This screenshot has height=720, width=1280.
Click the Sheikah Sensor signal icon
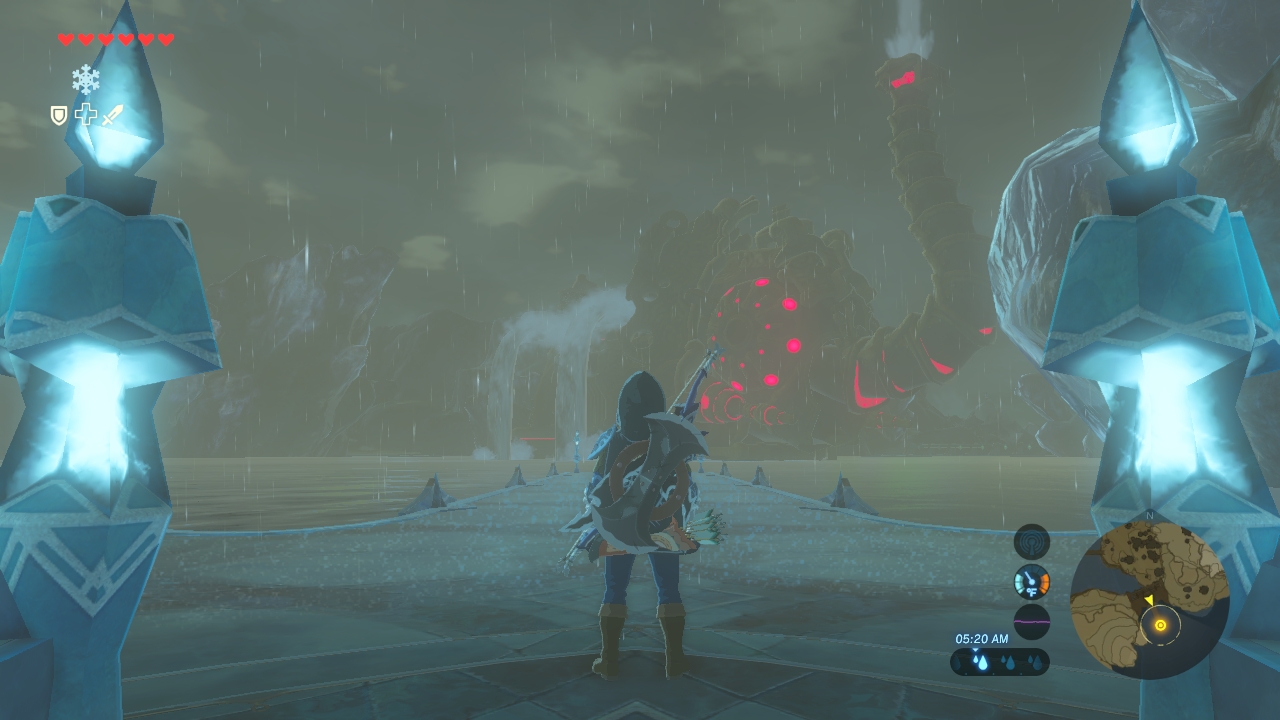click(1032, 542)
